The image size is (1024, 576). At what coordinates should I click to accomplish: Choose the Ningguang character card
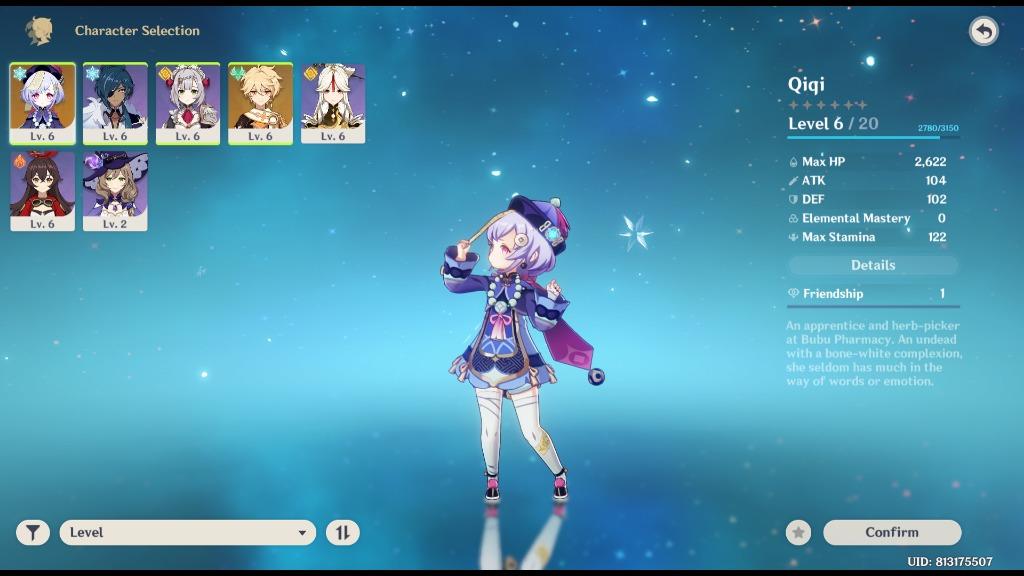[x=333, y=103]
